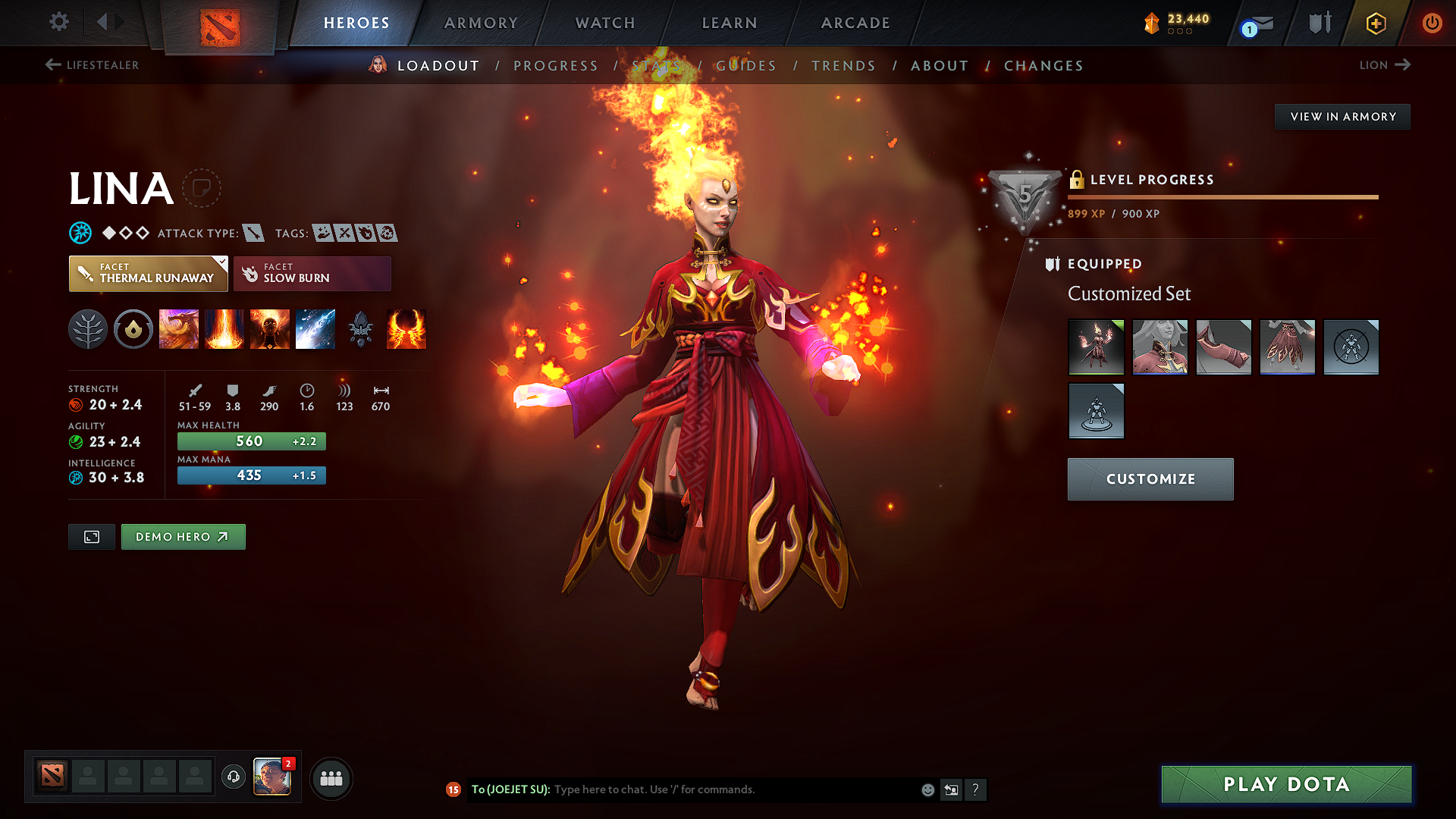Image resolution: width=1456 pixels, height=819 pixels.
Task: Open the unread mail envelope notification
Action: tap(1254, 23)
